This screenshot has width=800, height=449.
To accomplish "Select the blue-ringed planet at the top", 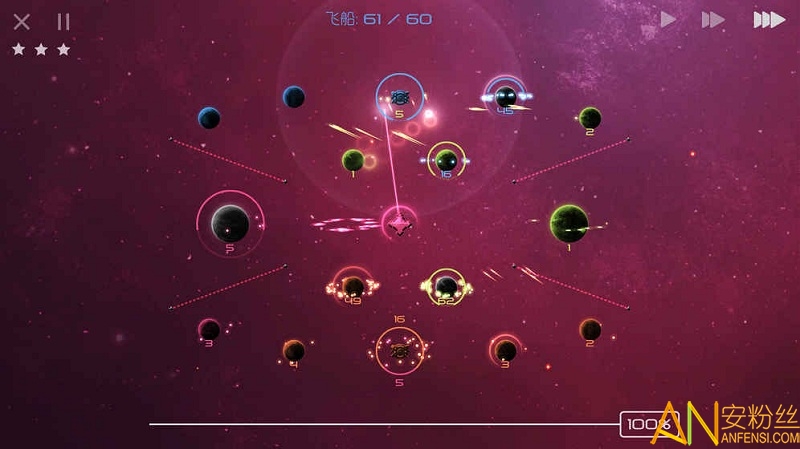I will 399,97.
